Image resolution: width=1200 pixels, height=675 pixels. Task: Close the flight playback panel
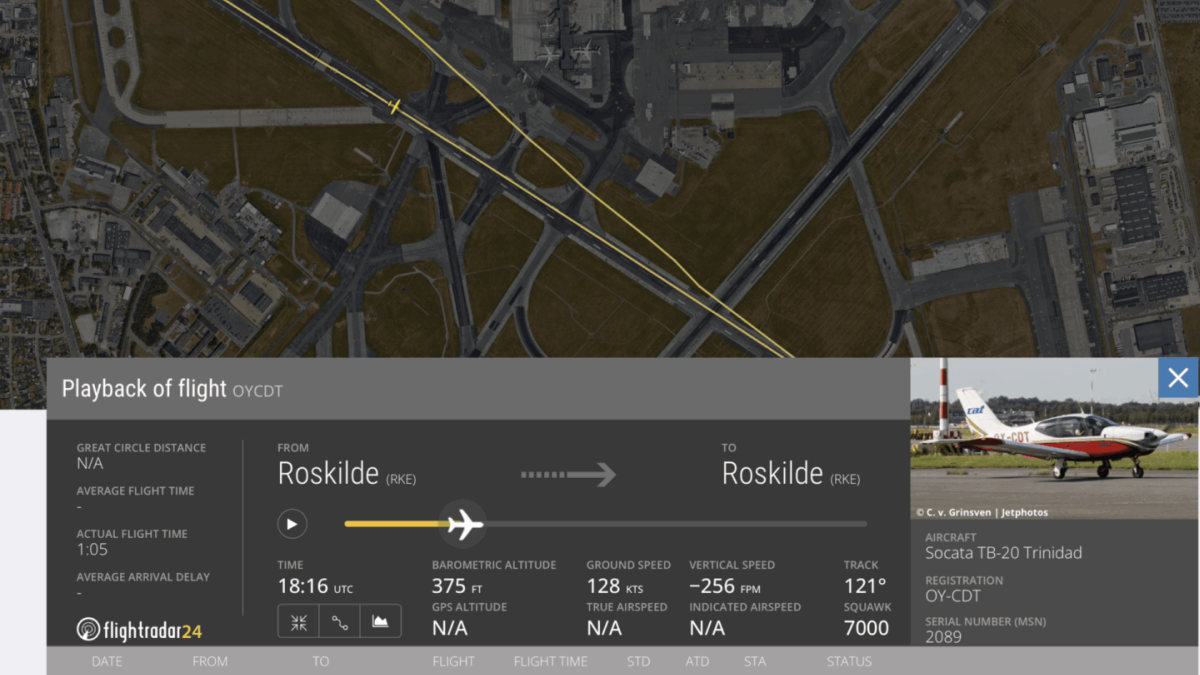coord(1178,378)
